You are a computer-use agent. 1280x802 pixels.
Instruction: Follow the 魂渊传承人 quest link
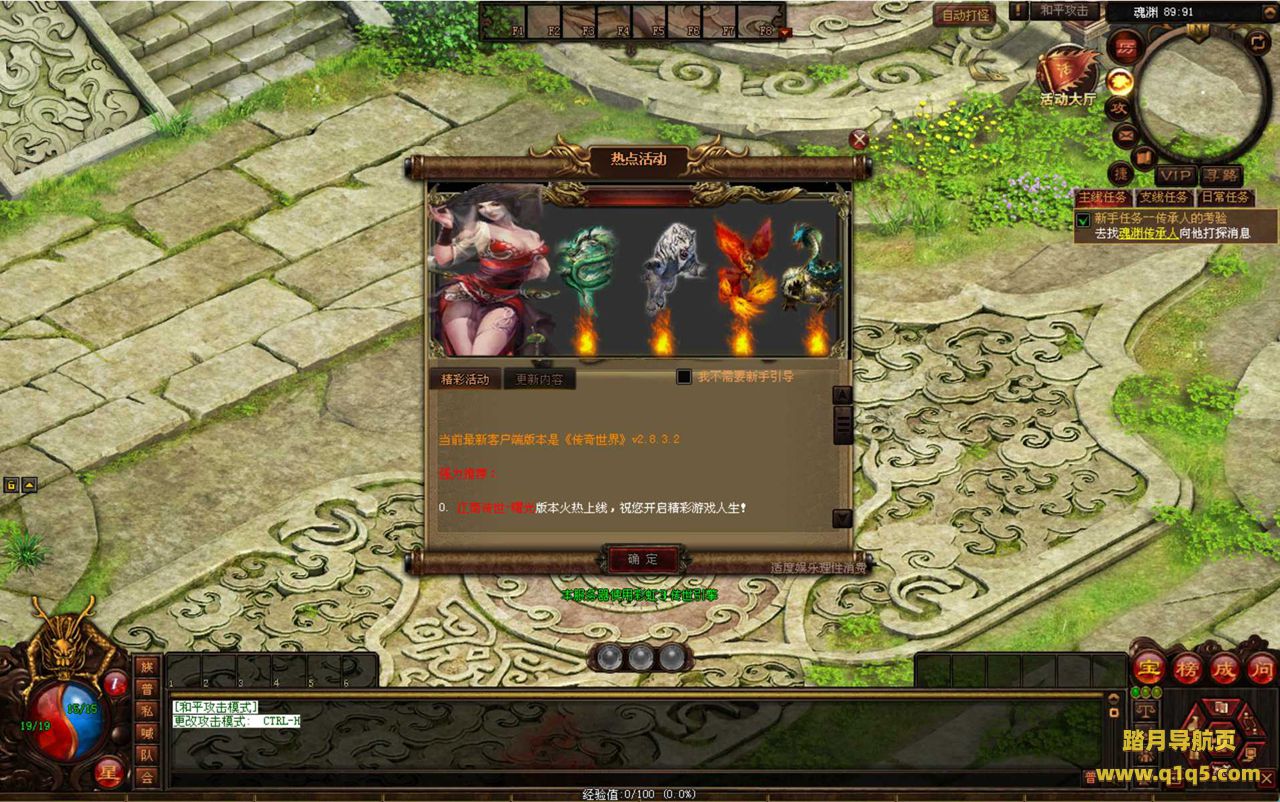[x=1148, y=233]
